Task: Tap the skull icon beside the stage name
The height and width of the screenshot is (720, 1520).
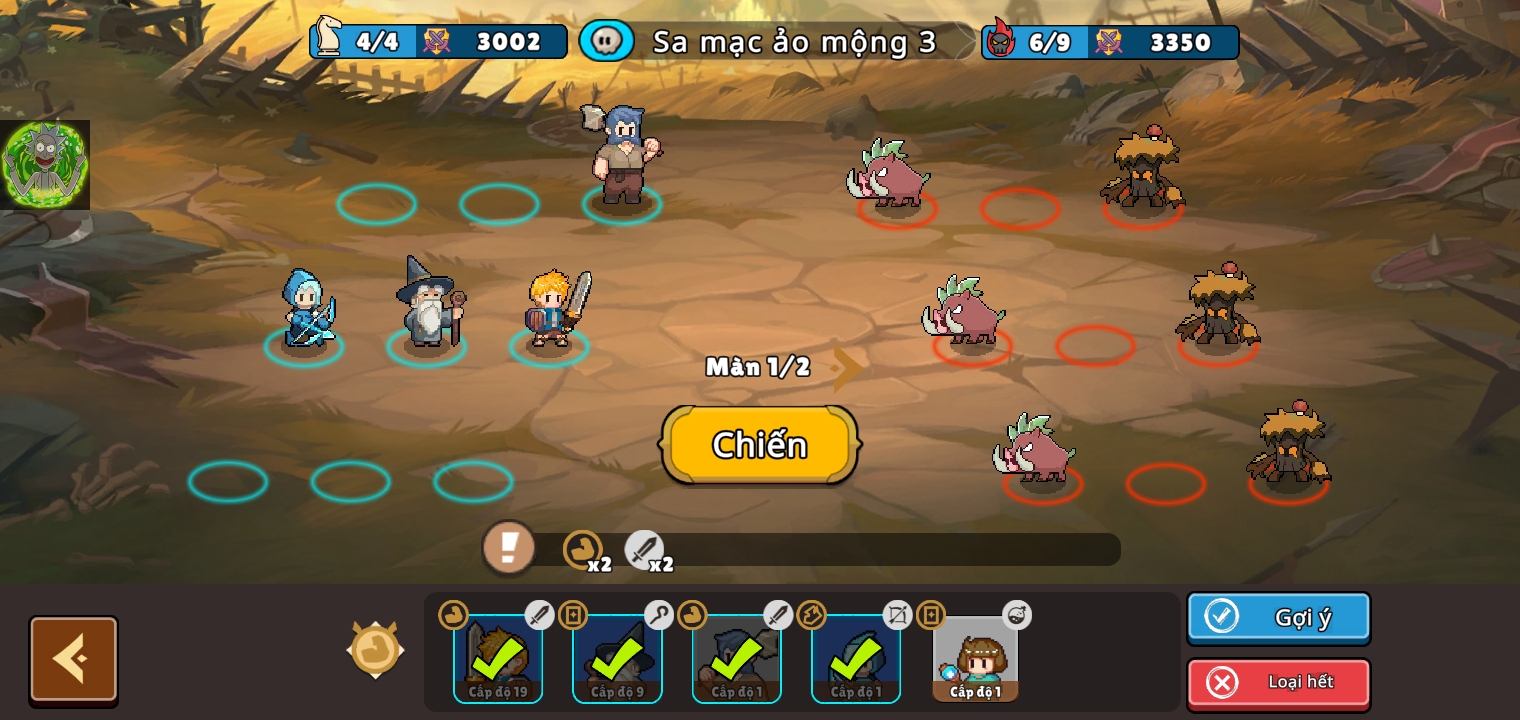Action: coord(606,41)
